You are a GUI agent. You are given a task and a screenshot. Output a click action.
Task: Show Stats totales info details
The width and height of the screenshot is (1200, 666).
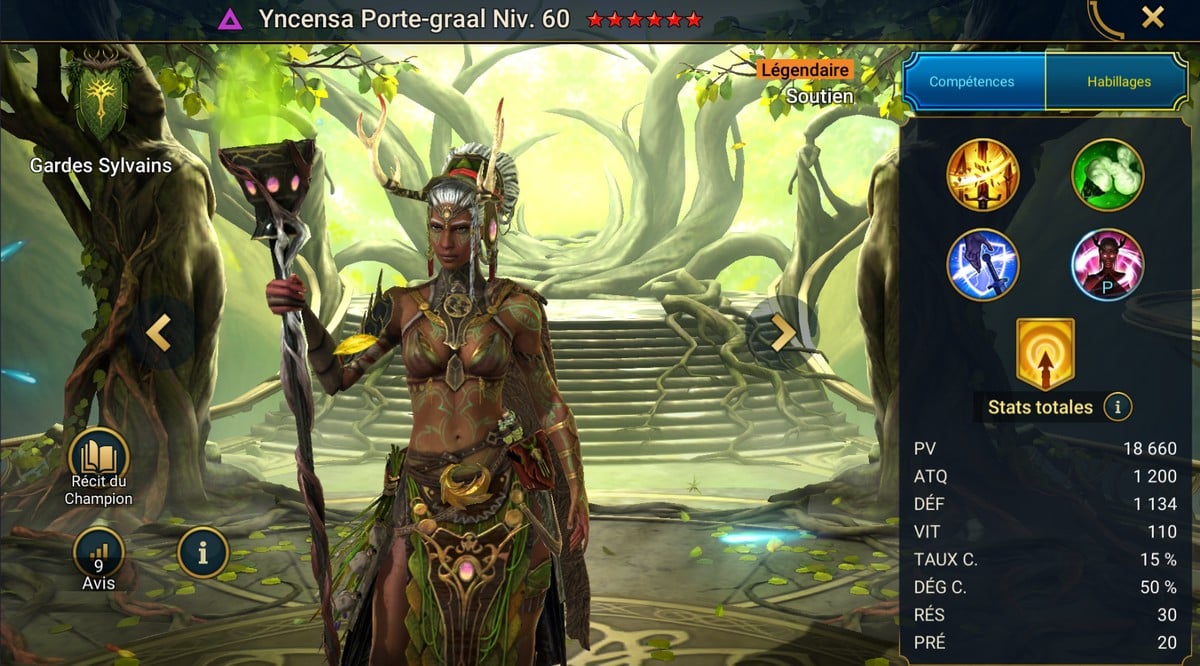point(1118,407)
